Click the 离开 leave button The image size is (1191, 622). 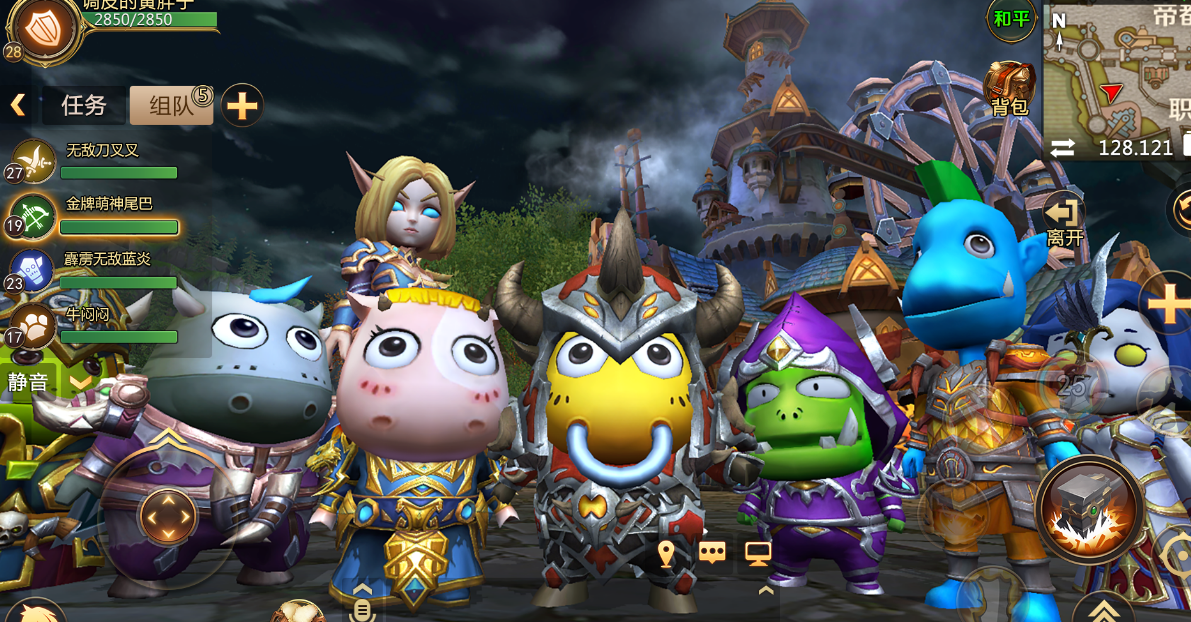[1065, 221]
